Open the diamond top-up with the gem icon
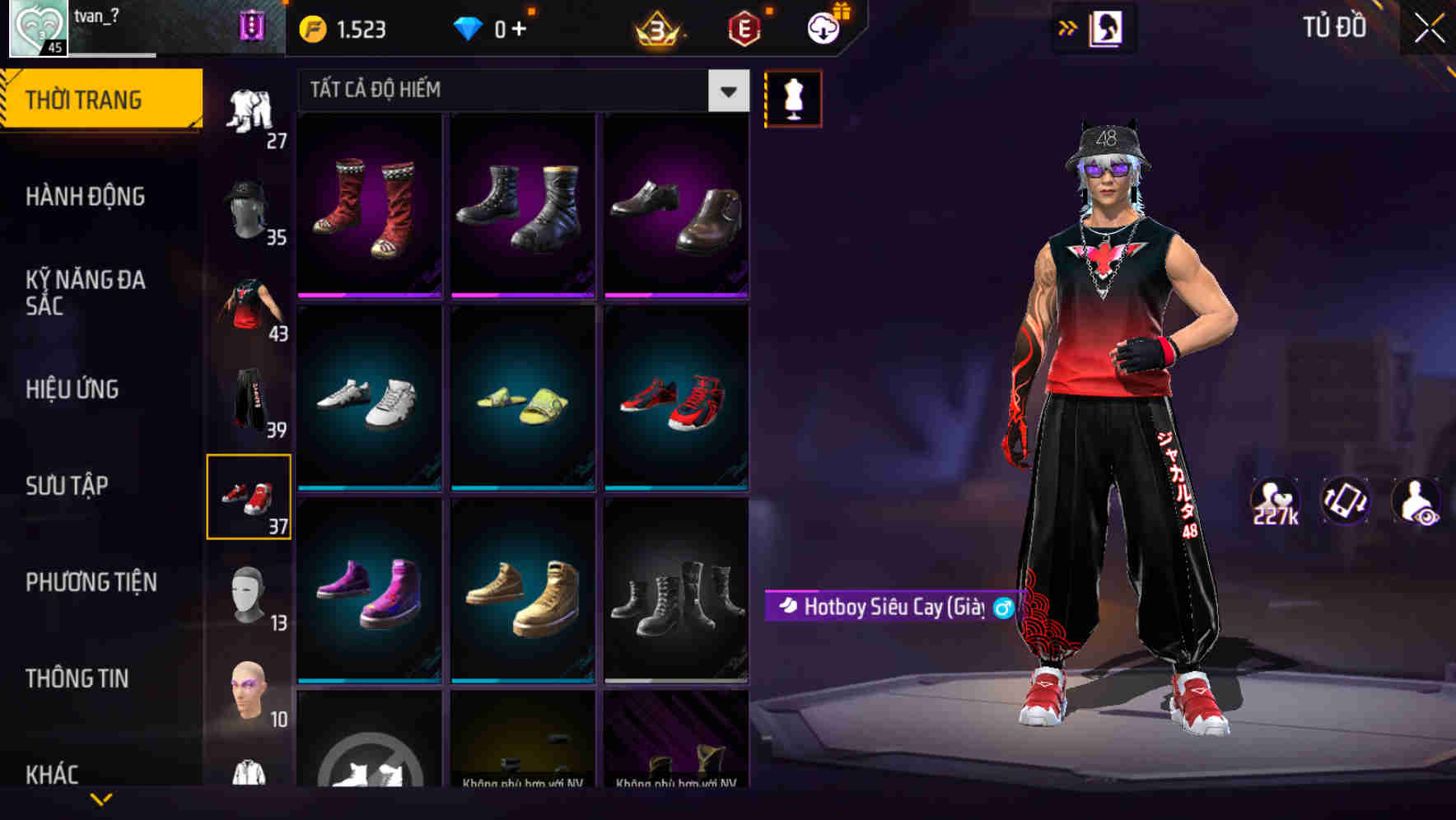 tap(469, 27)
